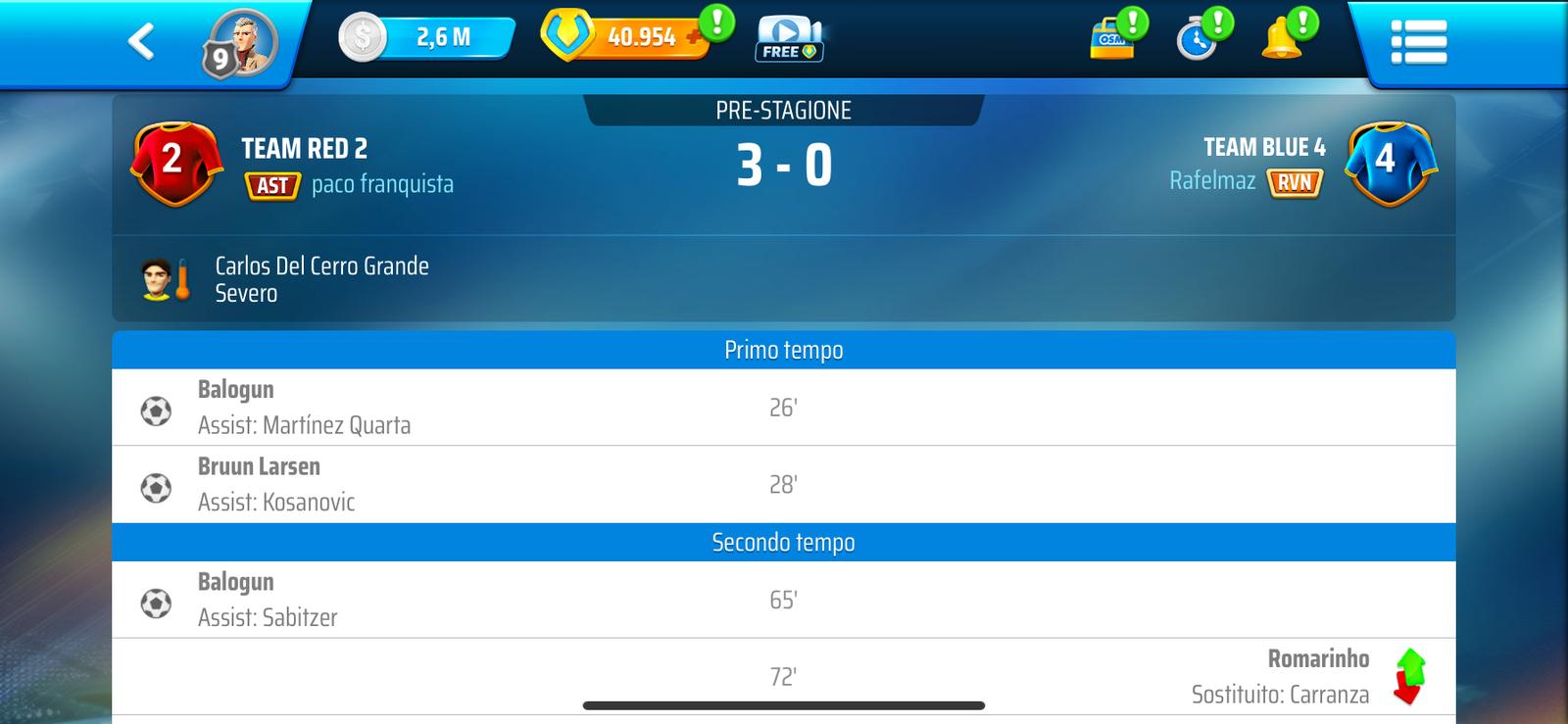Open the AST crew badge
The image size is (1568, 724).
coord(271,185)
